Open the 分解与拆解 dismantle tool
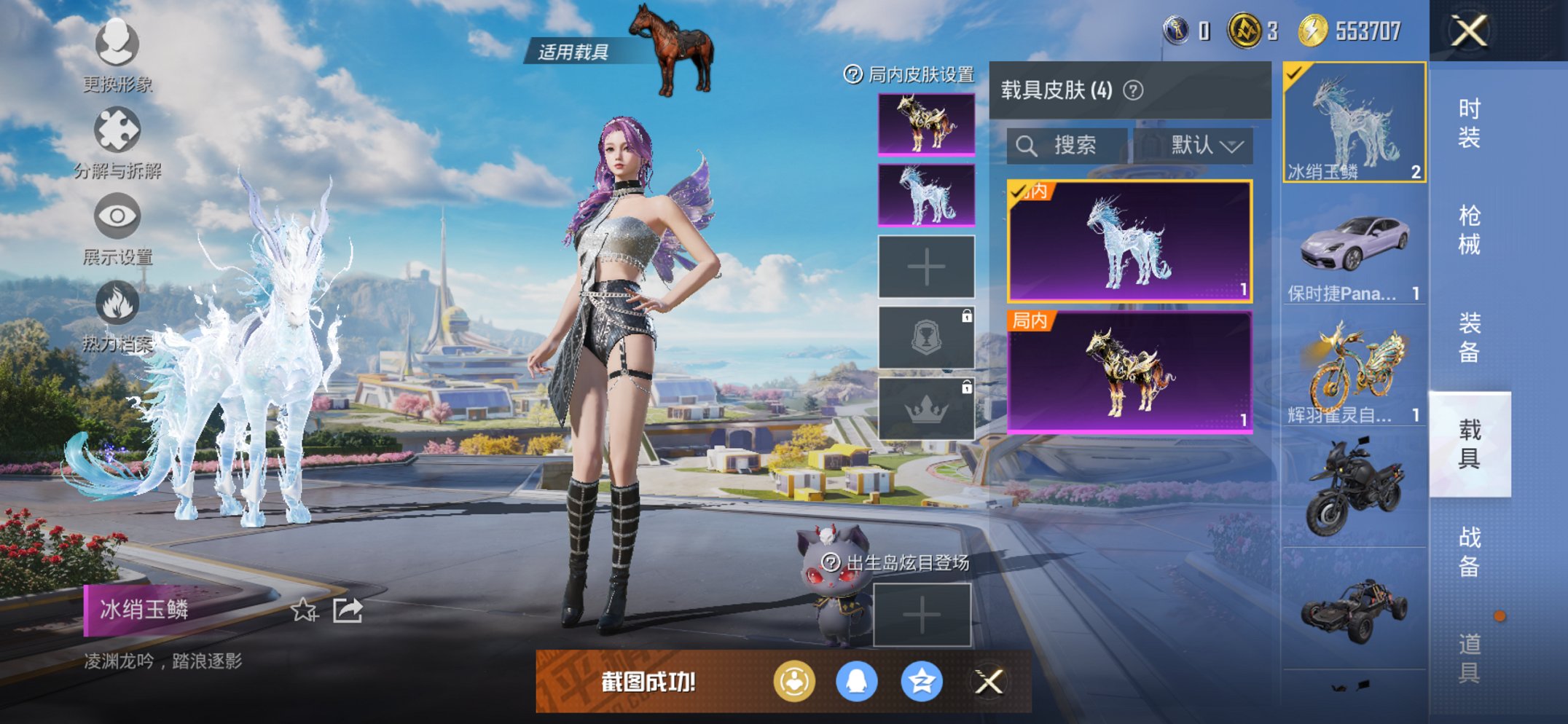Screen dimensions: 1568x724 [117, 127]
